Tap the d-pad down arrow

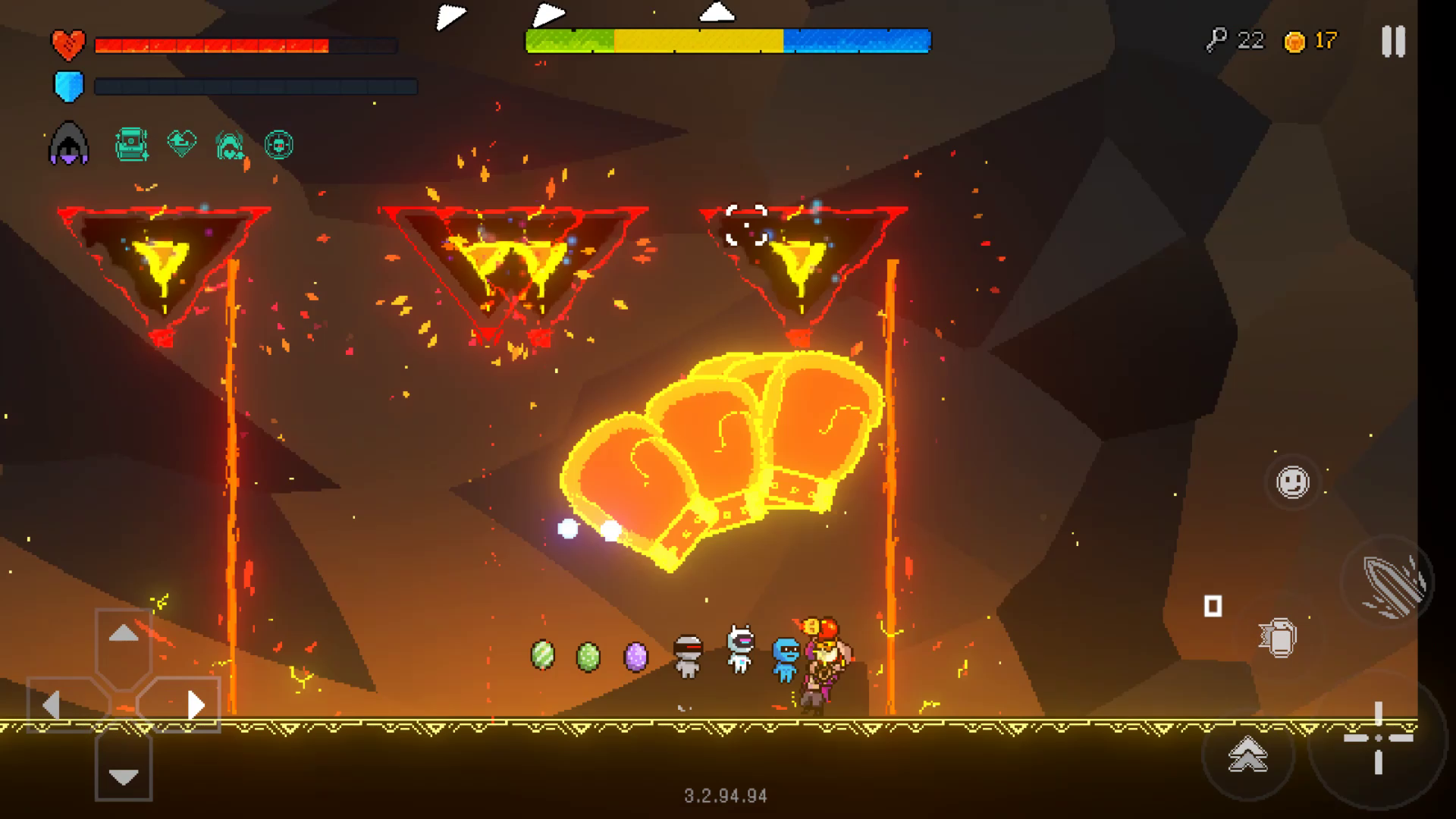pyautogui.click(x=124, y=776)
